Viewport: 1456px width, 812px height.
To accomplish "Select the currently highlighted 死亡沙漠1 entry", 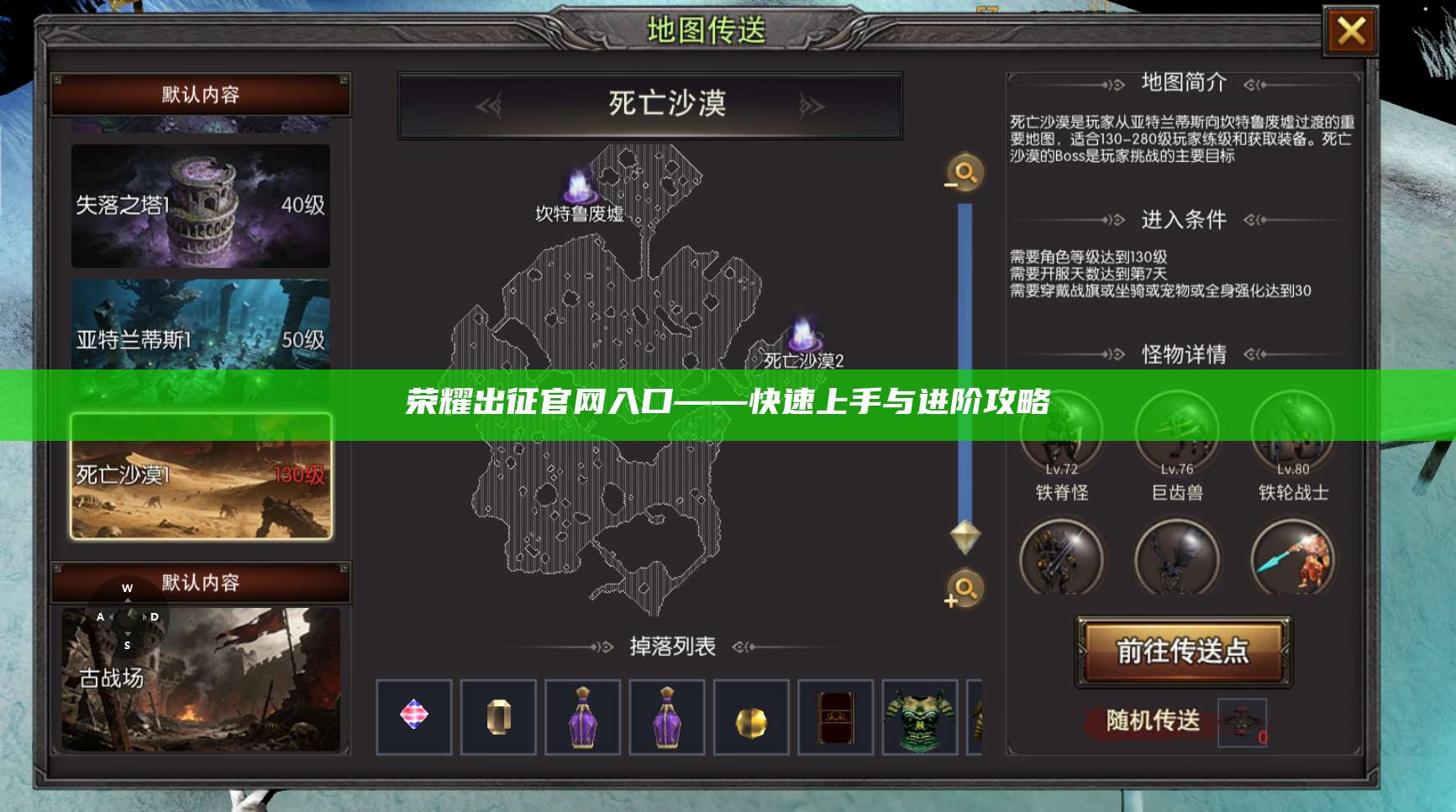I will click(x=202, y=475).
